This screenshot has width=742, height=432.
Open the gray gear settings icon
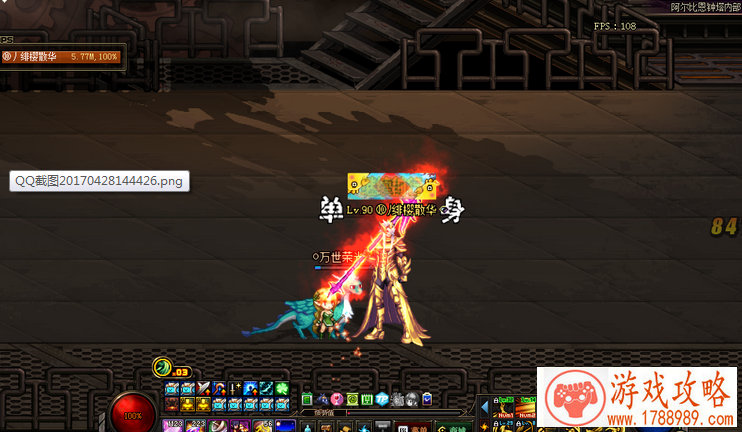click(396, 400)
